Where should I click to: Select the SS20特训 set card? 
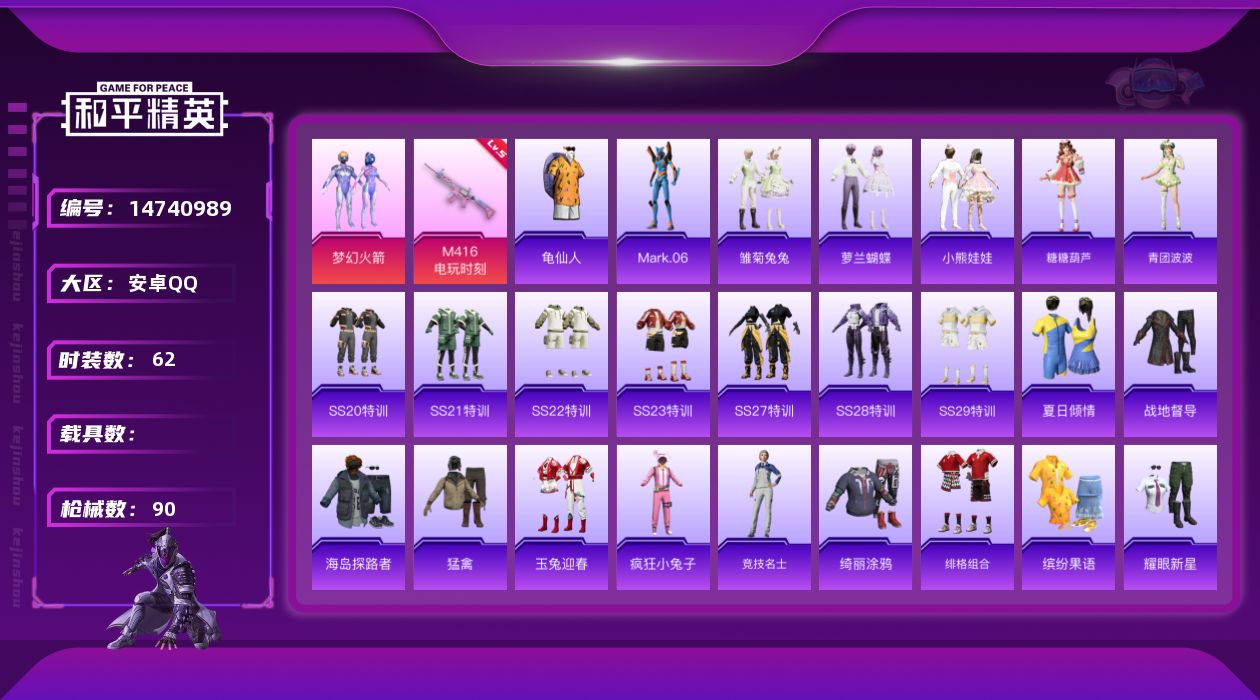(358, 364)
